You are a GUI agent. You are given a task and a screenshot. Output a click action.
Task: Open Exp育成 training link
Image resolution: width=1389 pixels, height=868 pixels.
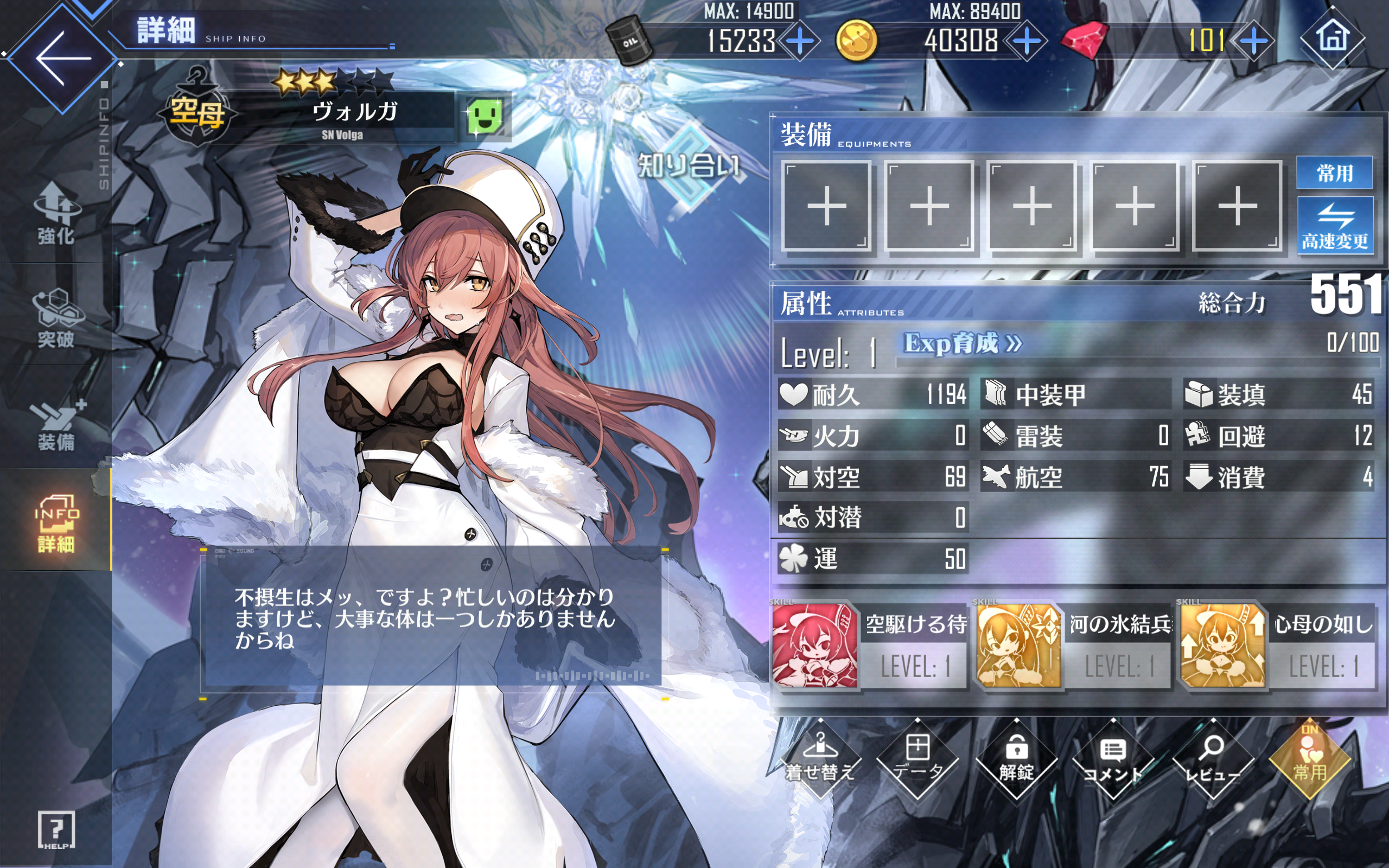[963, 344]
